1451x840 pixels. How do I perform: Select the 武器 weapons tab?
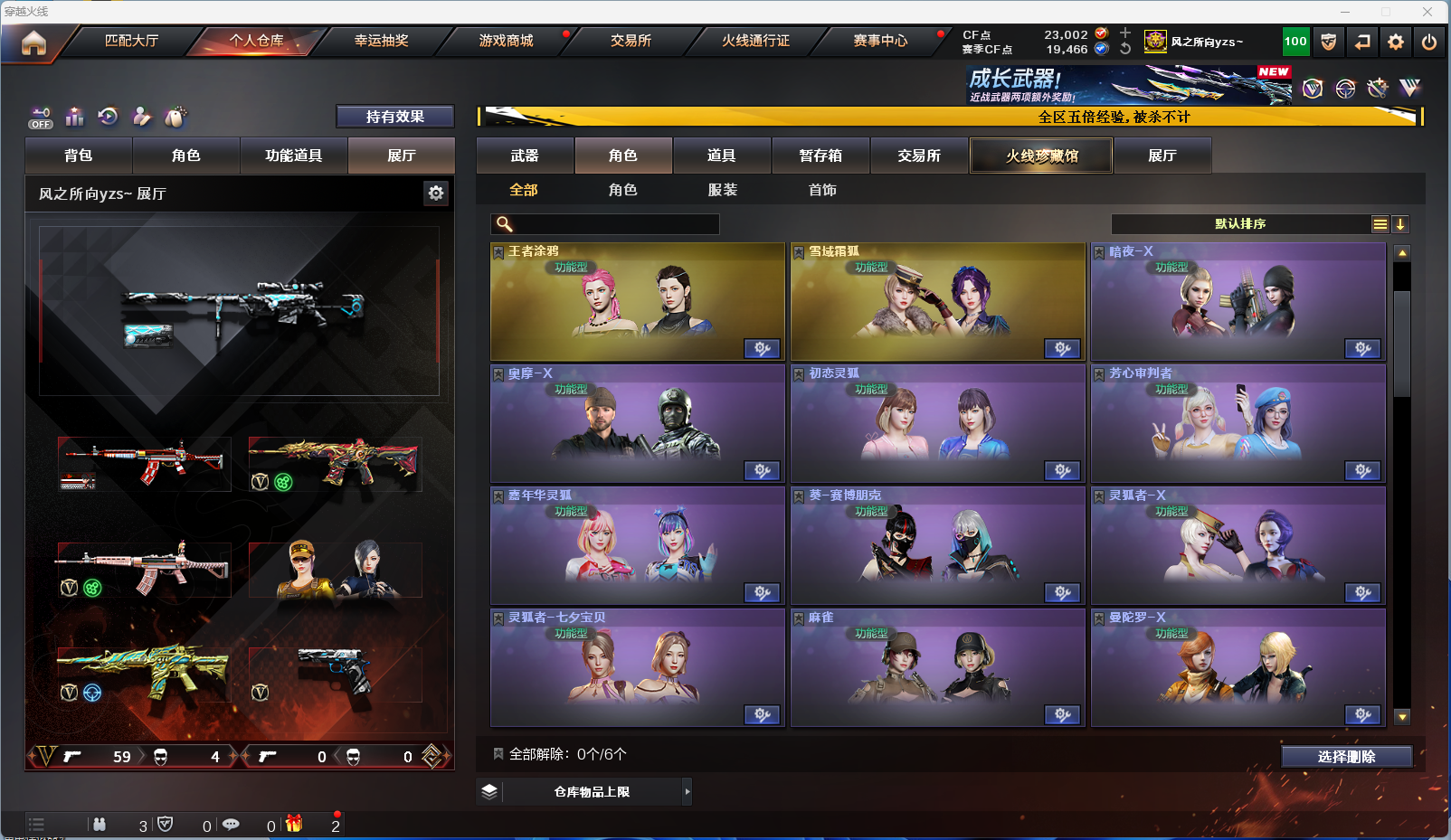(x=525, y=156)
